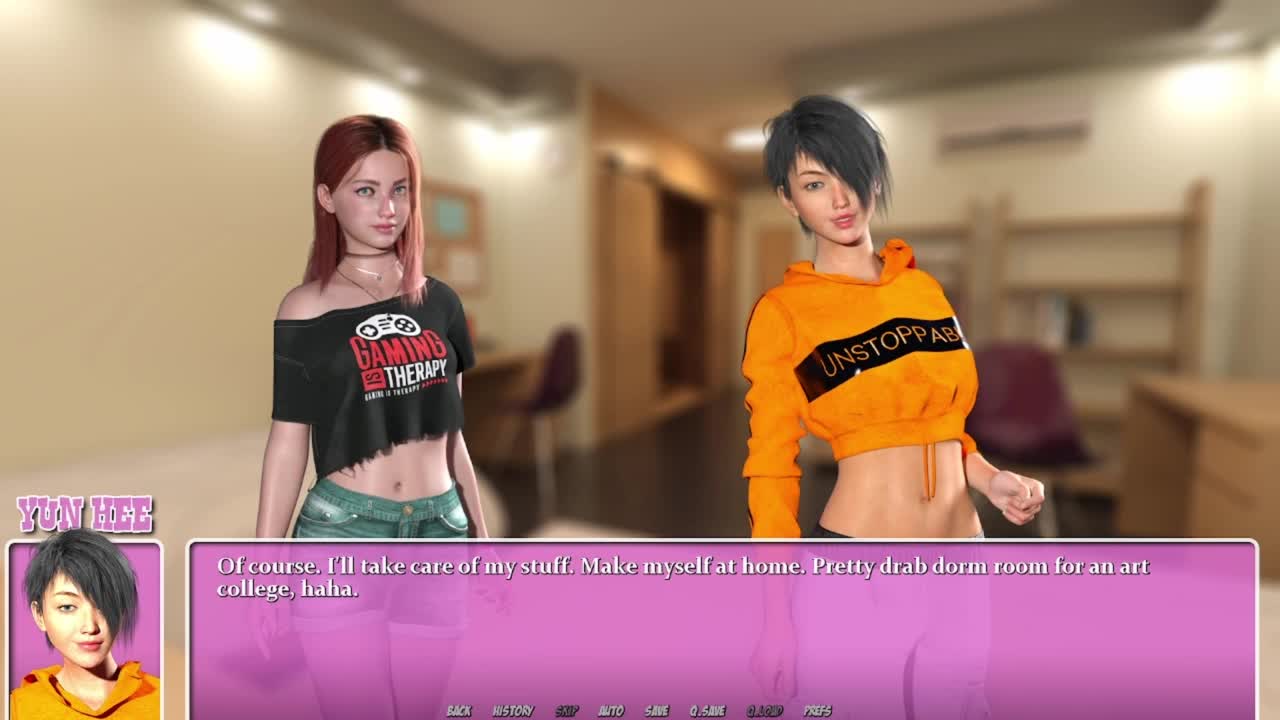Turn on Auto advance mode
The height and width of the screenshot is (720, 1280).
pos(611,711)
